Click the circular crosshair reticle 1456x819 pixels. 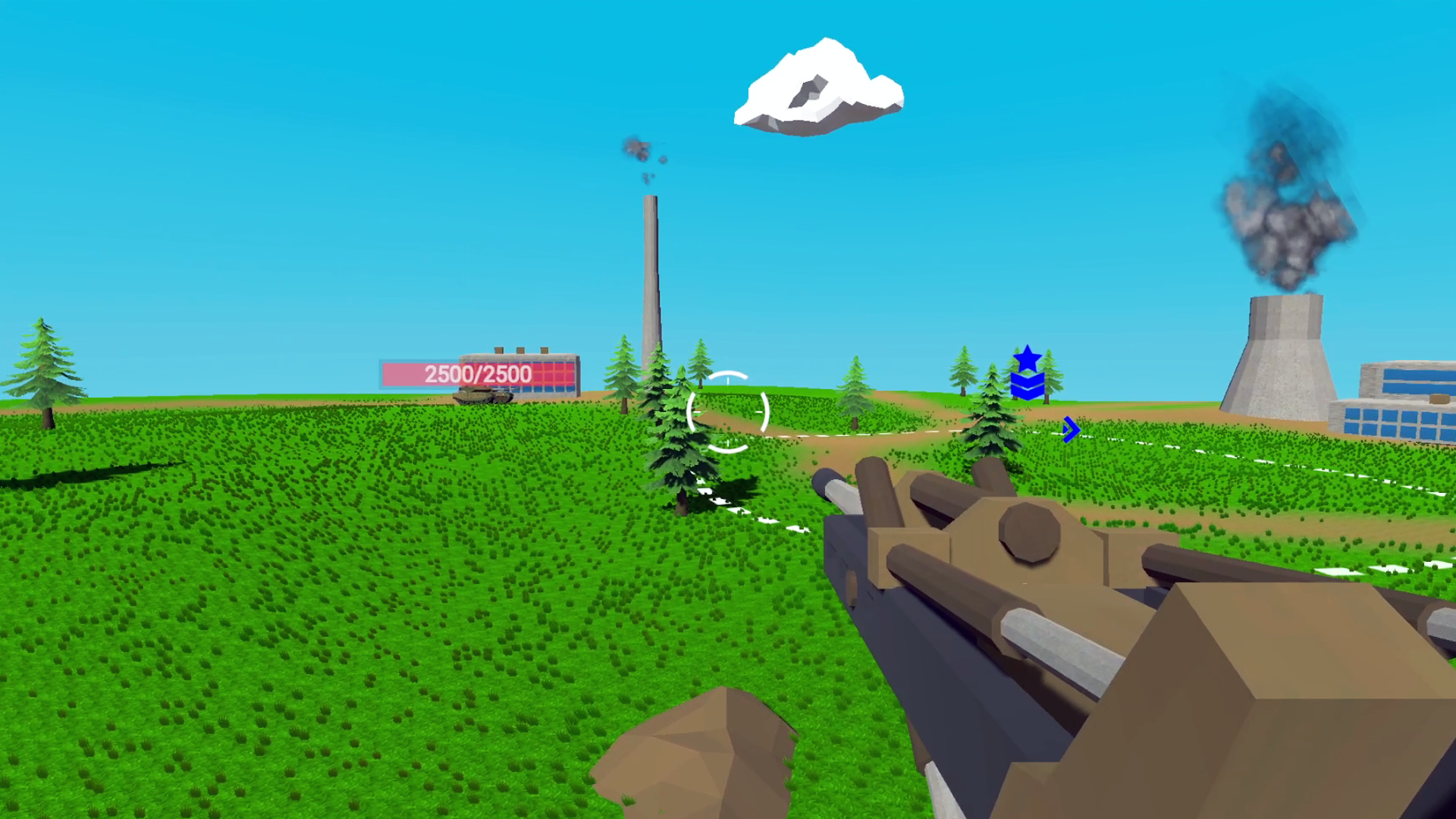click(727, 413)
